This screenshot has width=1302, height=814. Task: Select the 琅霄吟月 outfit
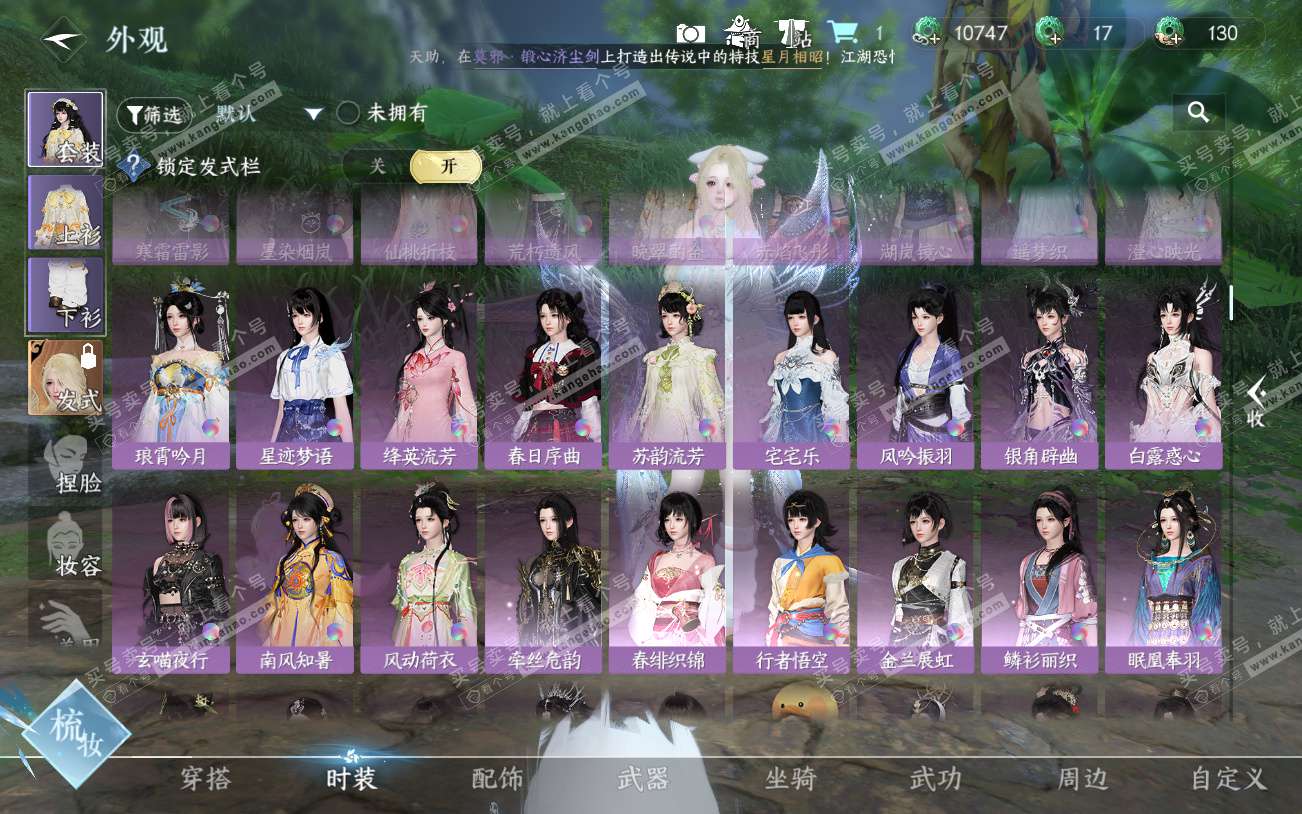click(x=171, y=375)
